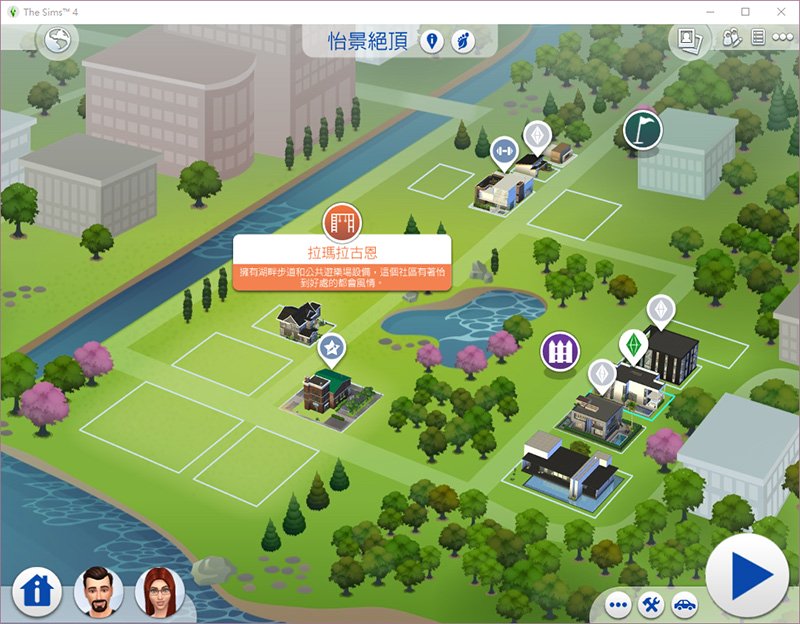
Task: Select the bearded male Sim portrait
Action: (98, 591)
